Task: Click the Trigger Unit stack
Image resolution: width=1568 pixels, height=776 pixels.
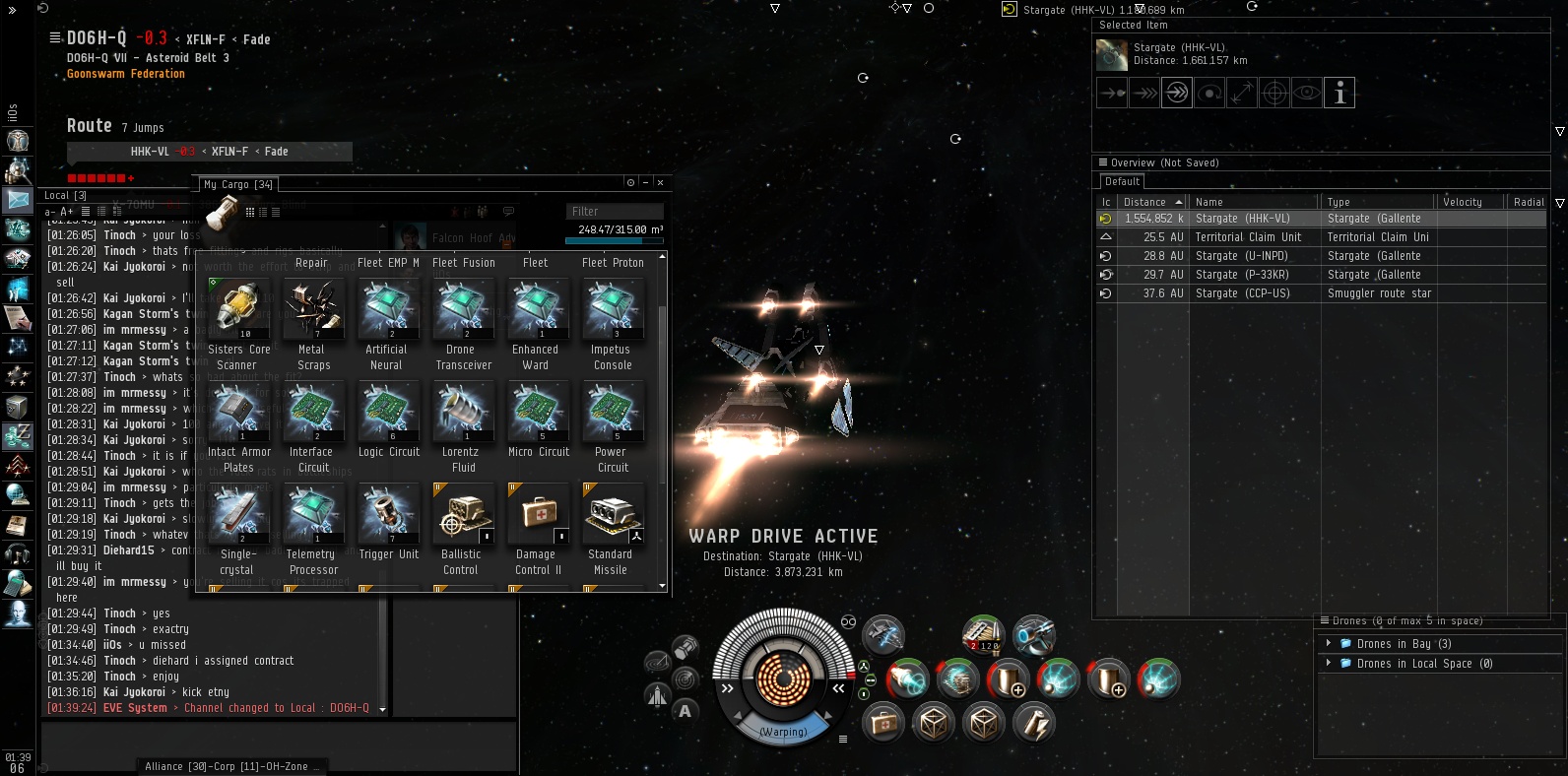Action: (388, 514)
